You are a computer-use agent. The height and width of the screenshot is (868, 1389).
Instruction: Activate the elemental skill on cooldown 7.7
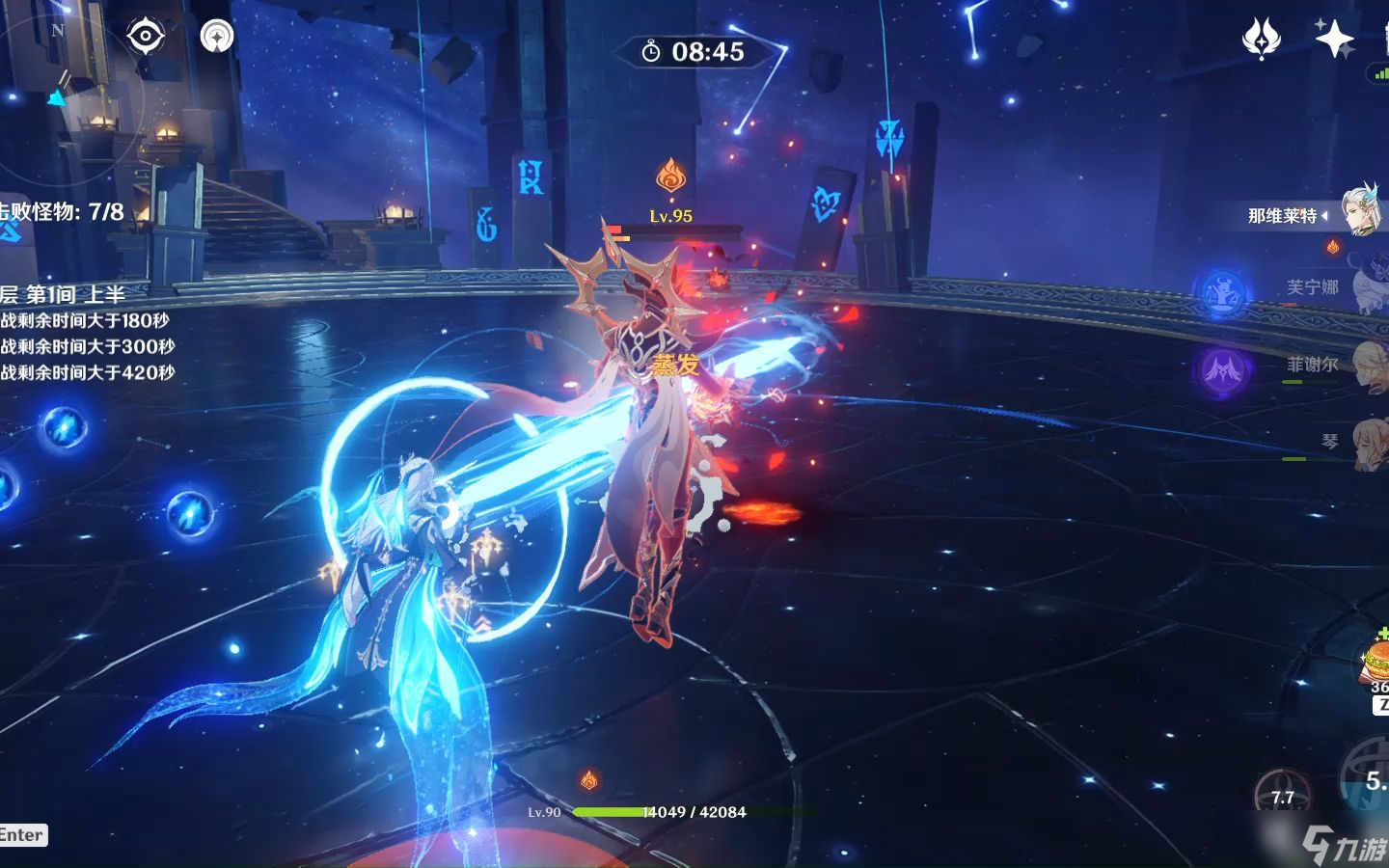pyautogui.click(x=1282, y=795)
